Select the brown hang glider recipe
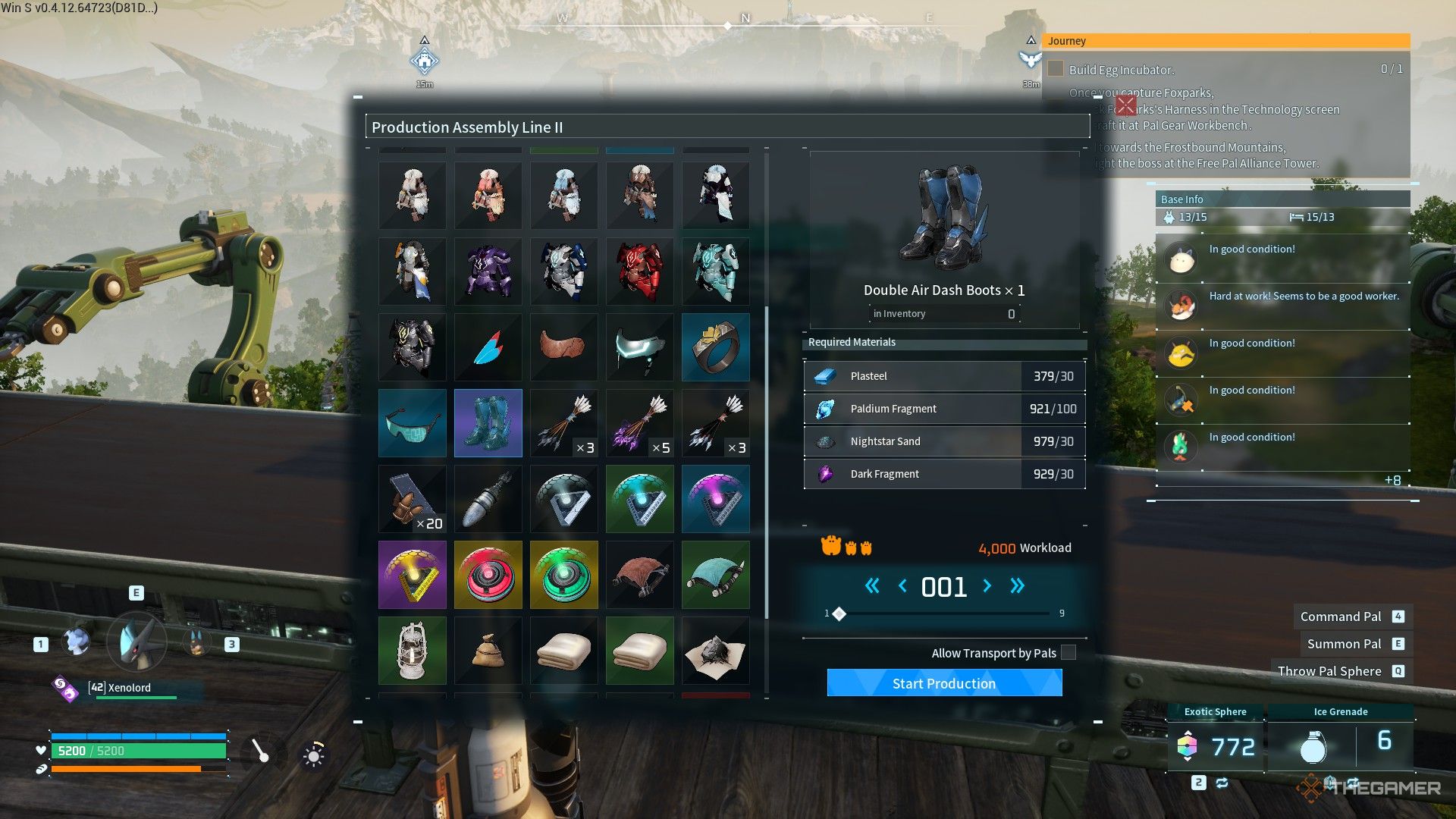Viewport: 1456px width, 819px height. [x=639, y=575]
